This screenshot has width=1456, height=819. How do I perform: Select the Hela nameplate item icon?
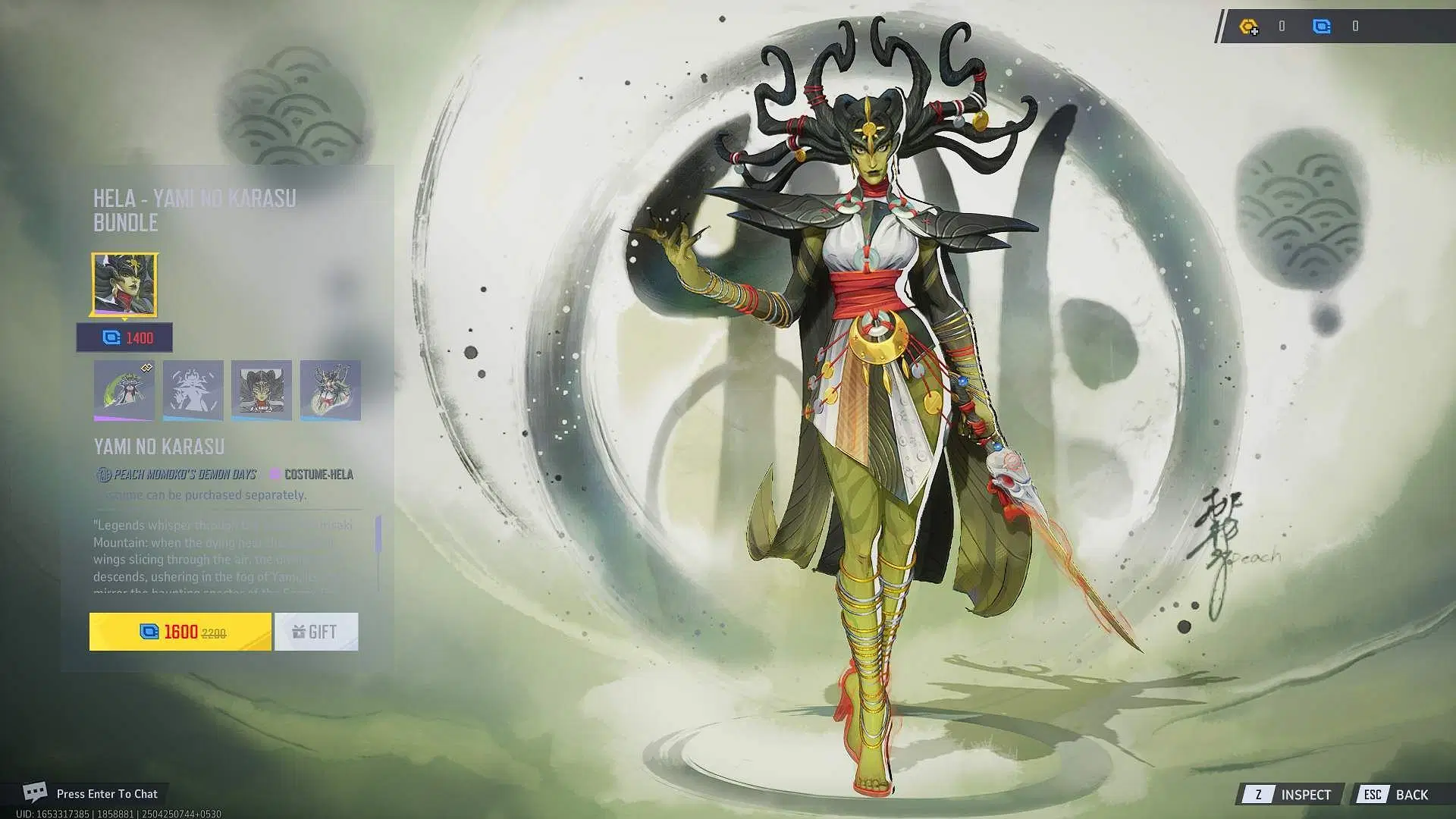pos(261,390)
